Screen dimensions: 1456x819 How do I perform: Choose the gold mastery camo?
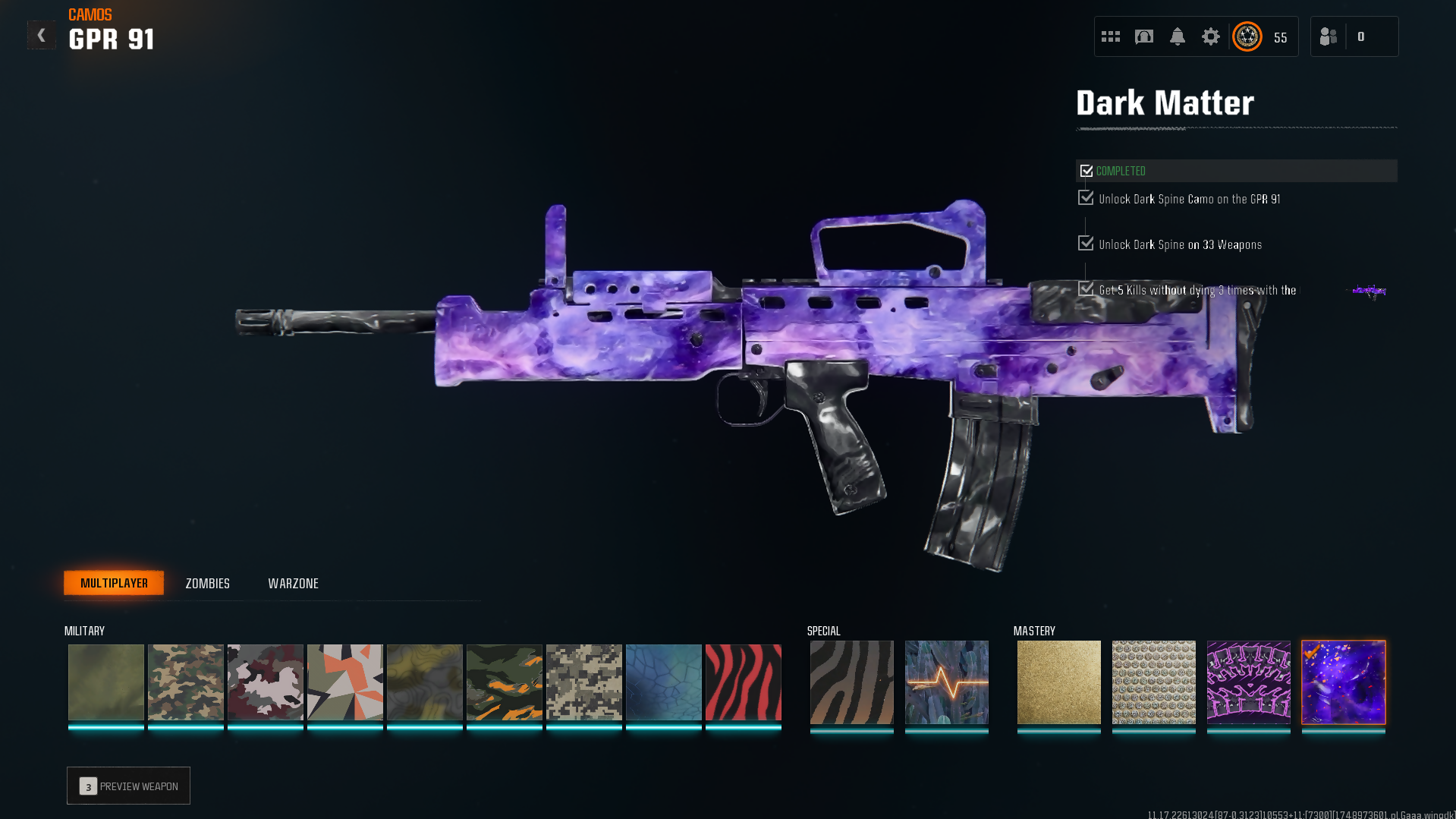pos(1058,682)
